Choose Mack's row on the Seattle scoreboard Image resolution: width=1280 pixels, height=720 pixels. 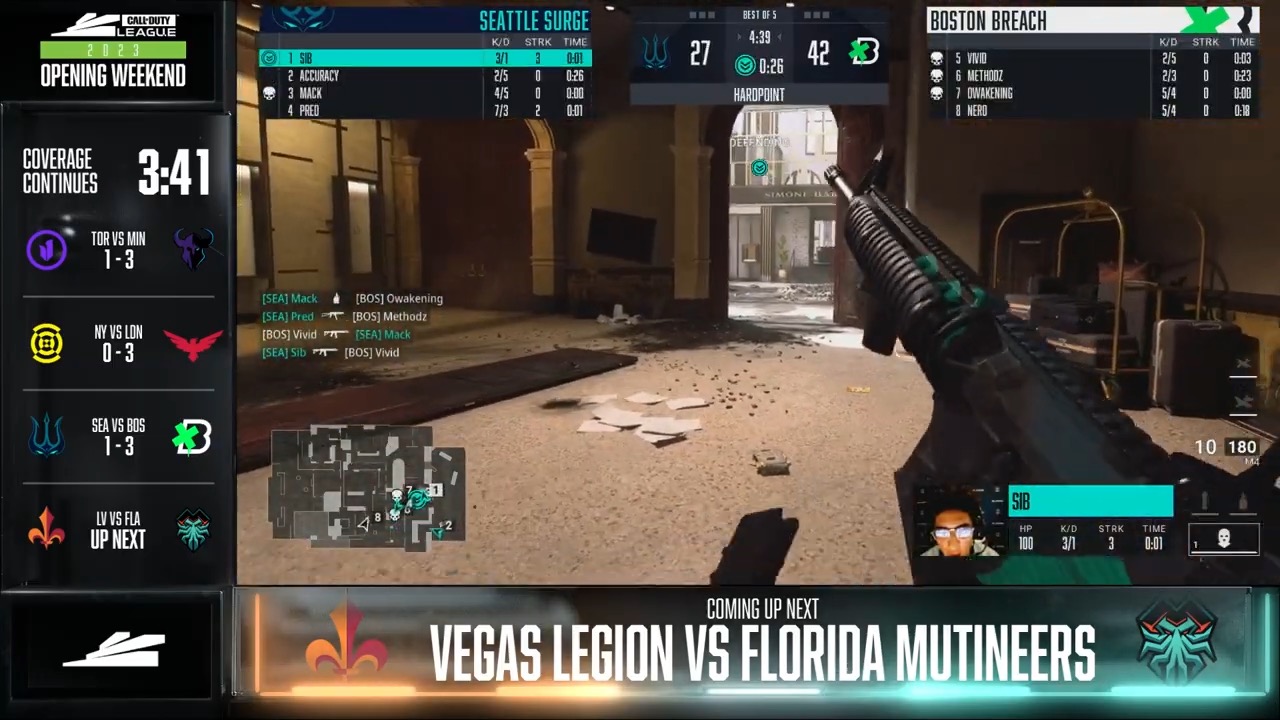pos(425,93)
